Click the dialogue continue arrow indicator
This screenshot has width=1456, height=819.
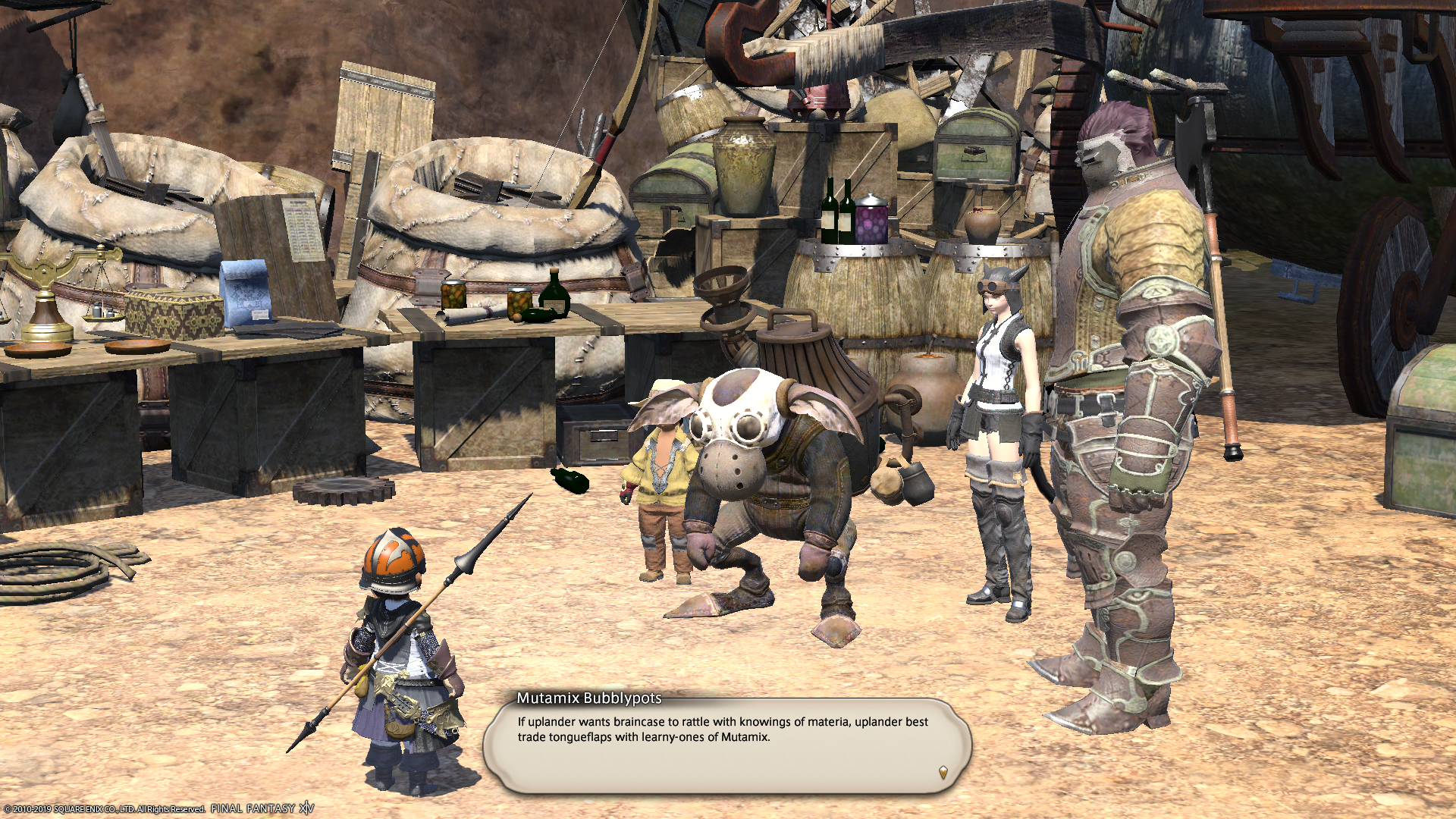click(x=943, y=772)
